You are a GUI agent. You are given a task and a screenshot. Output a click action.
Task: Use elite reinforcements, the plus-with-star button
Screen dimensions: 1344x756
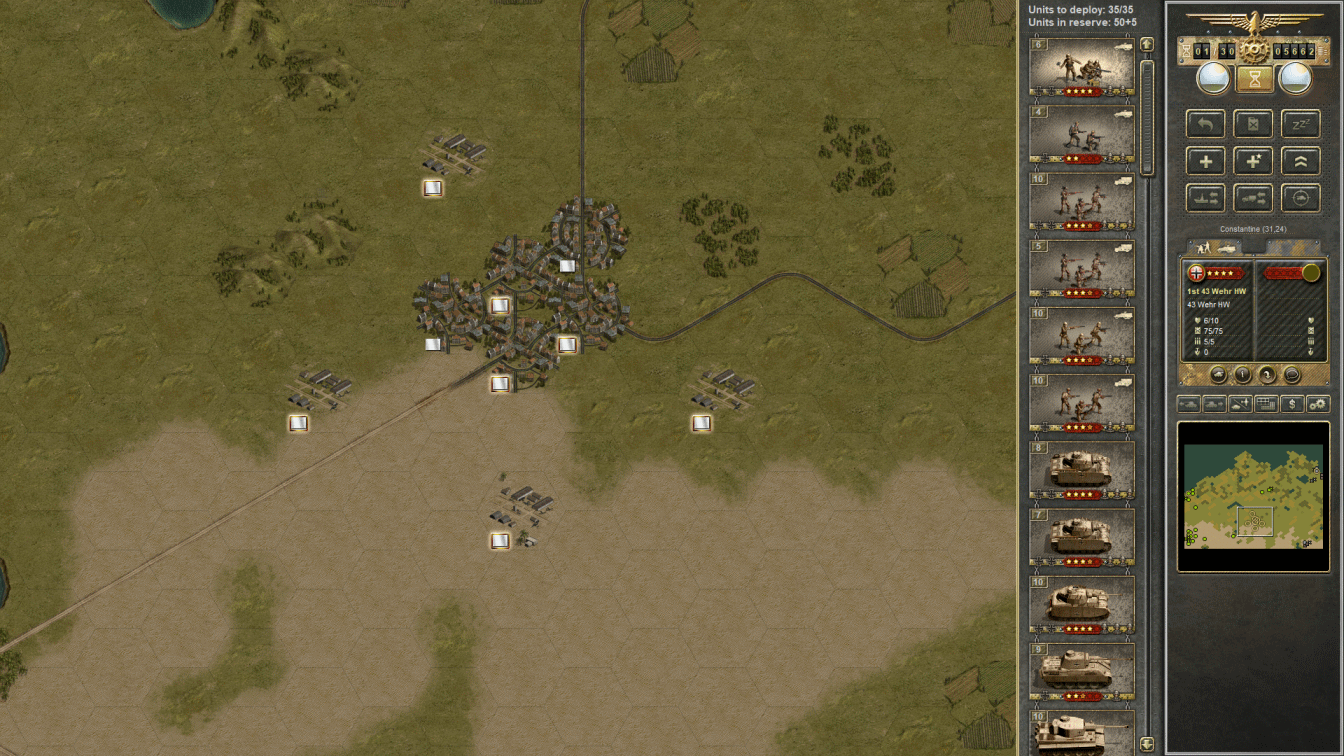(1253, 161)
